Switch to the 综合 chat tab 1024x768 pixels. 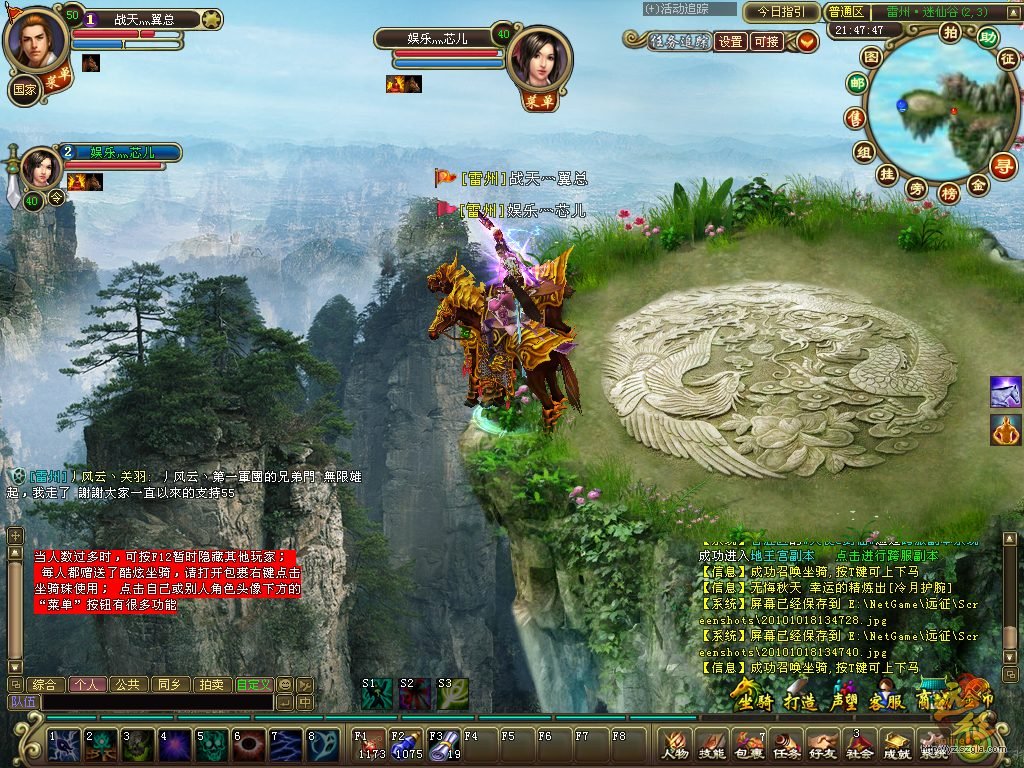[x=44, y=685]
